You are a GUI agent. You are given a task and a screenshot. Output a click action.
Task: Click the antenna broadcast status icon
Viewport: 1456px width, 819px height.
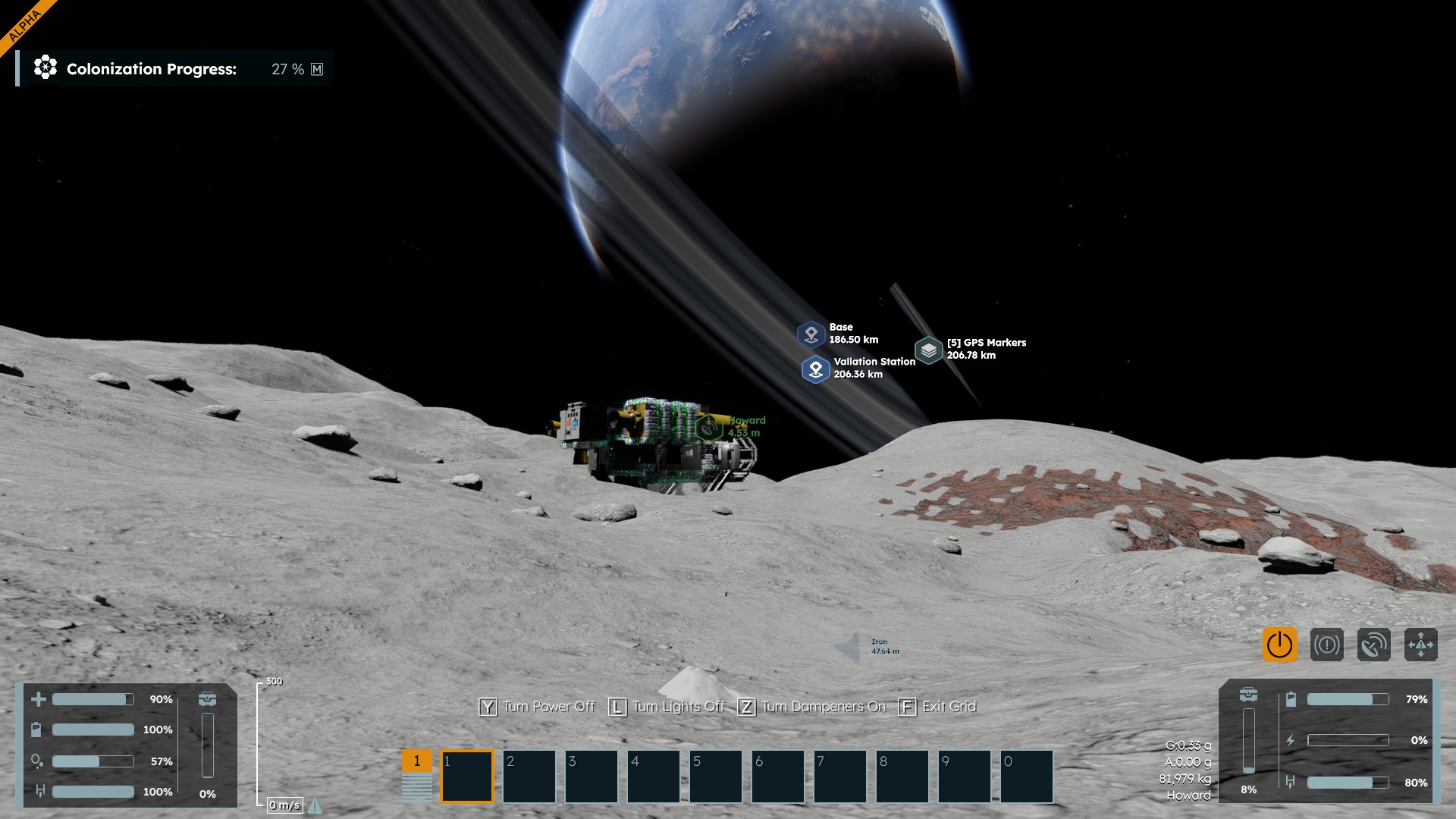tap(1373, 645)
